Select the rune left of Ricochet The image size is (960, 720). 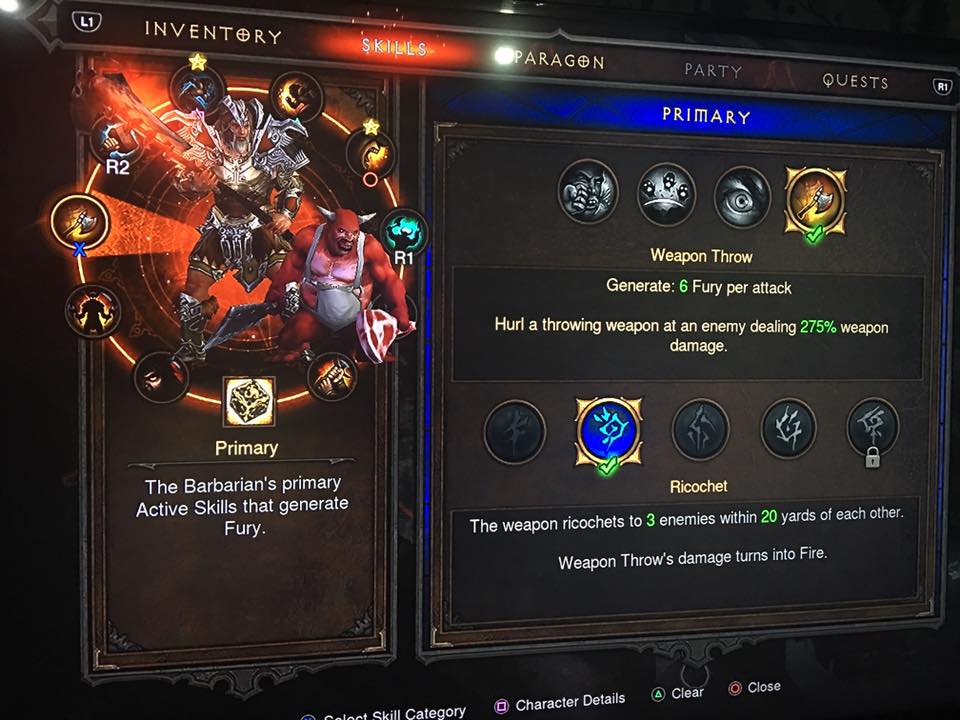pyautogui.click(x=515, y=433)
